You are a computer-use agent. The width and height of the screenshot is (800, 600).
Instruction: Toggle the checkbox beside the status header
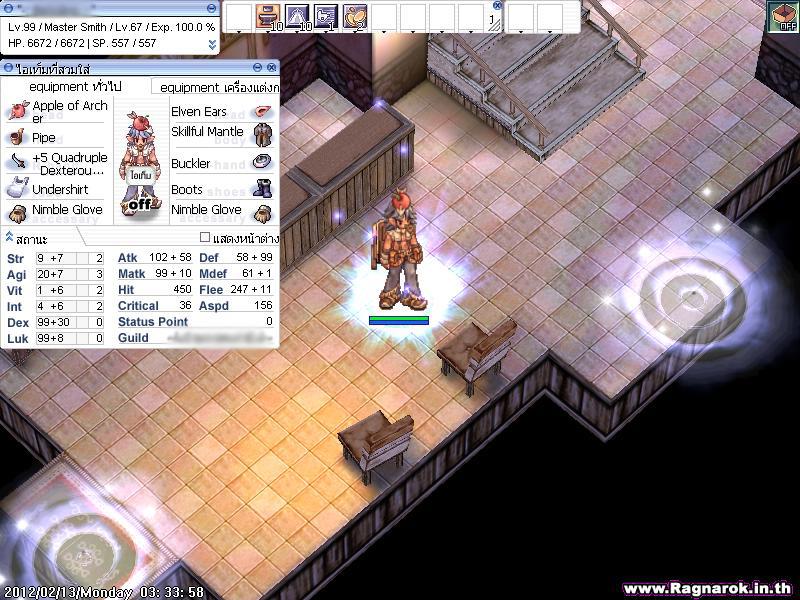[205, 238]
